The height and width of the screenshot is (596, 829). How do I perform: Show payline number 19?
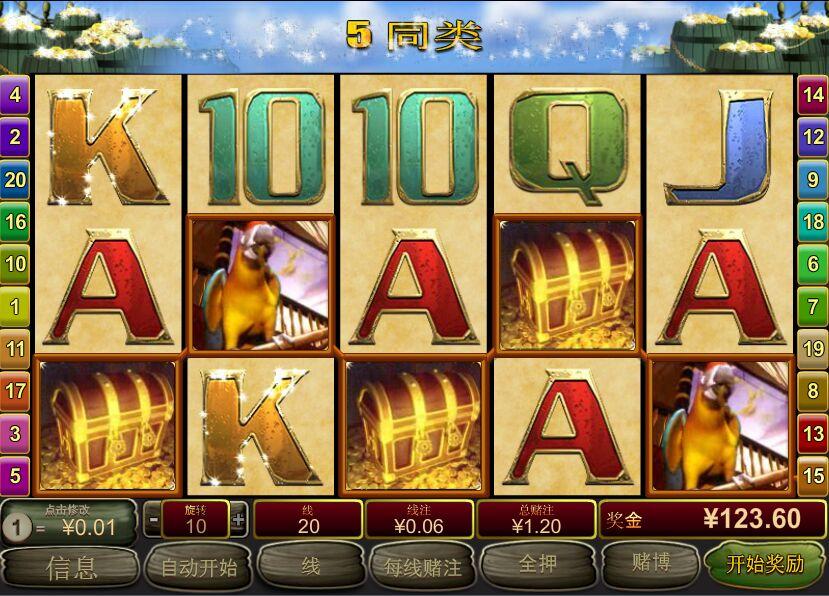pyautogui.click(x=813, y=348)
